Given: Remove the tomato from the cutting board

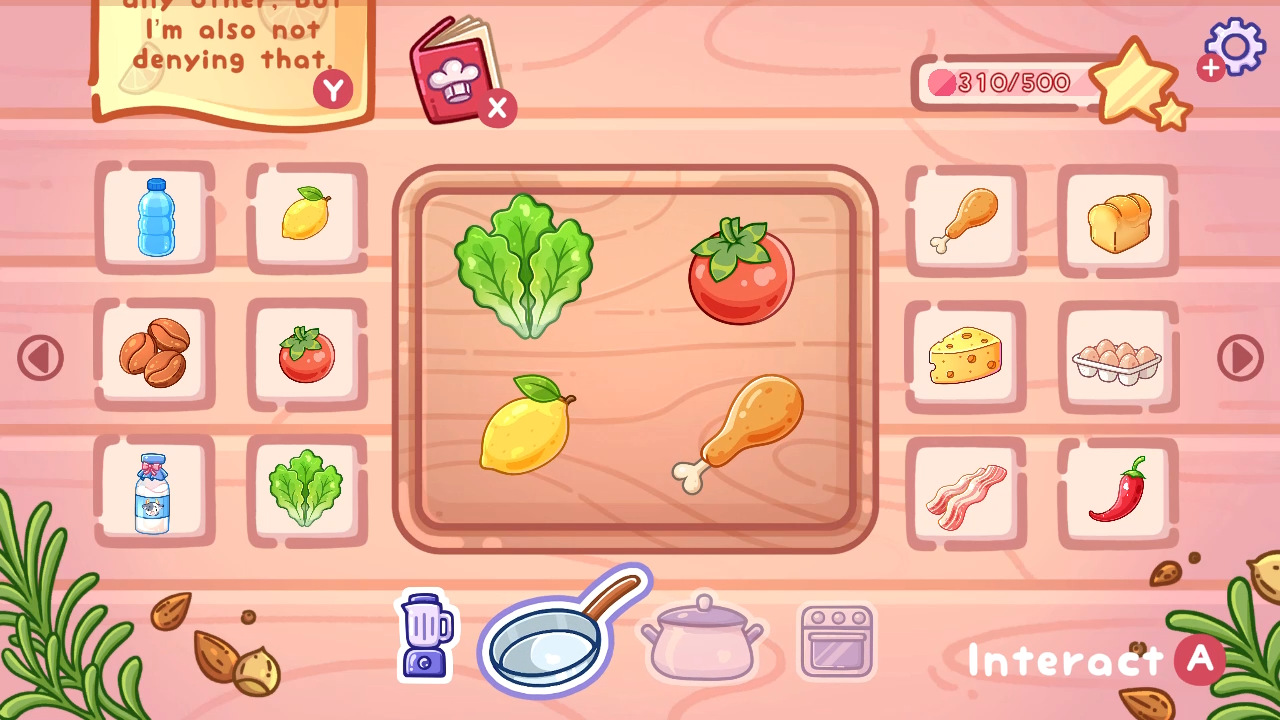Looking at the screenshot, I should coord(738,272).
